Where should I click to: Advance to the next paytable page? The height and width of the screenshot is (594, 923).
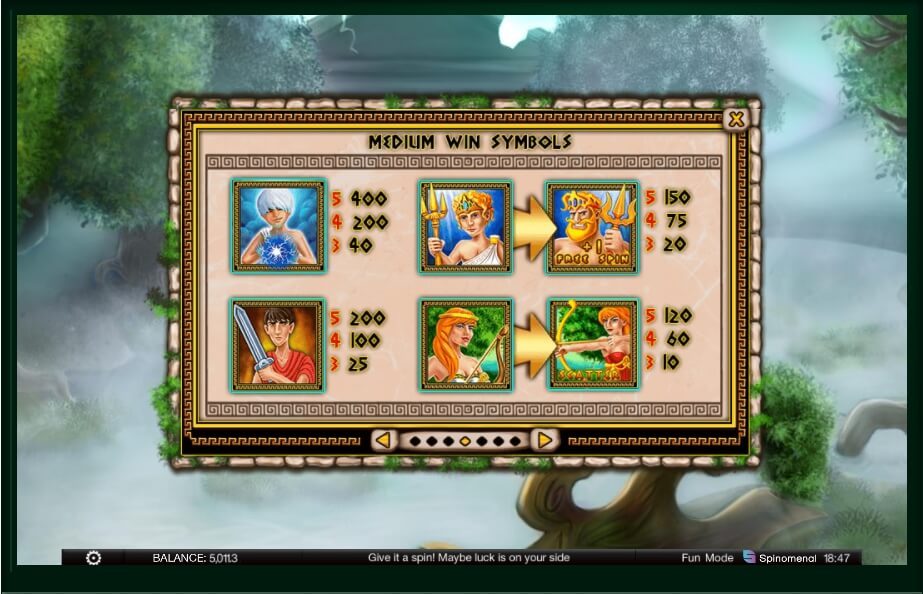coord(543,440)
